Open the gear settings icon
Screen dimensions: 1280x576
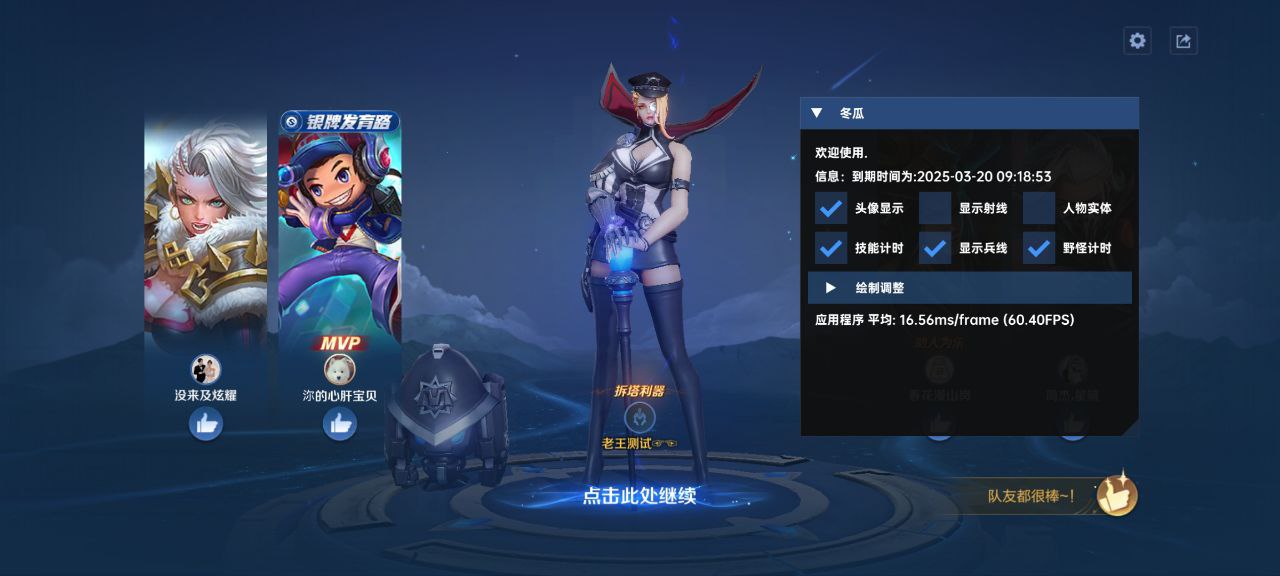[x=1137, y=41]
